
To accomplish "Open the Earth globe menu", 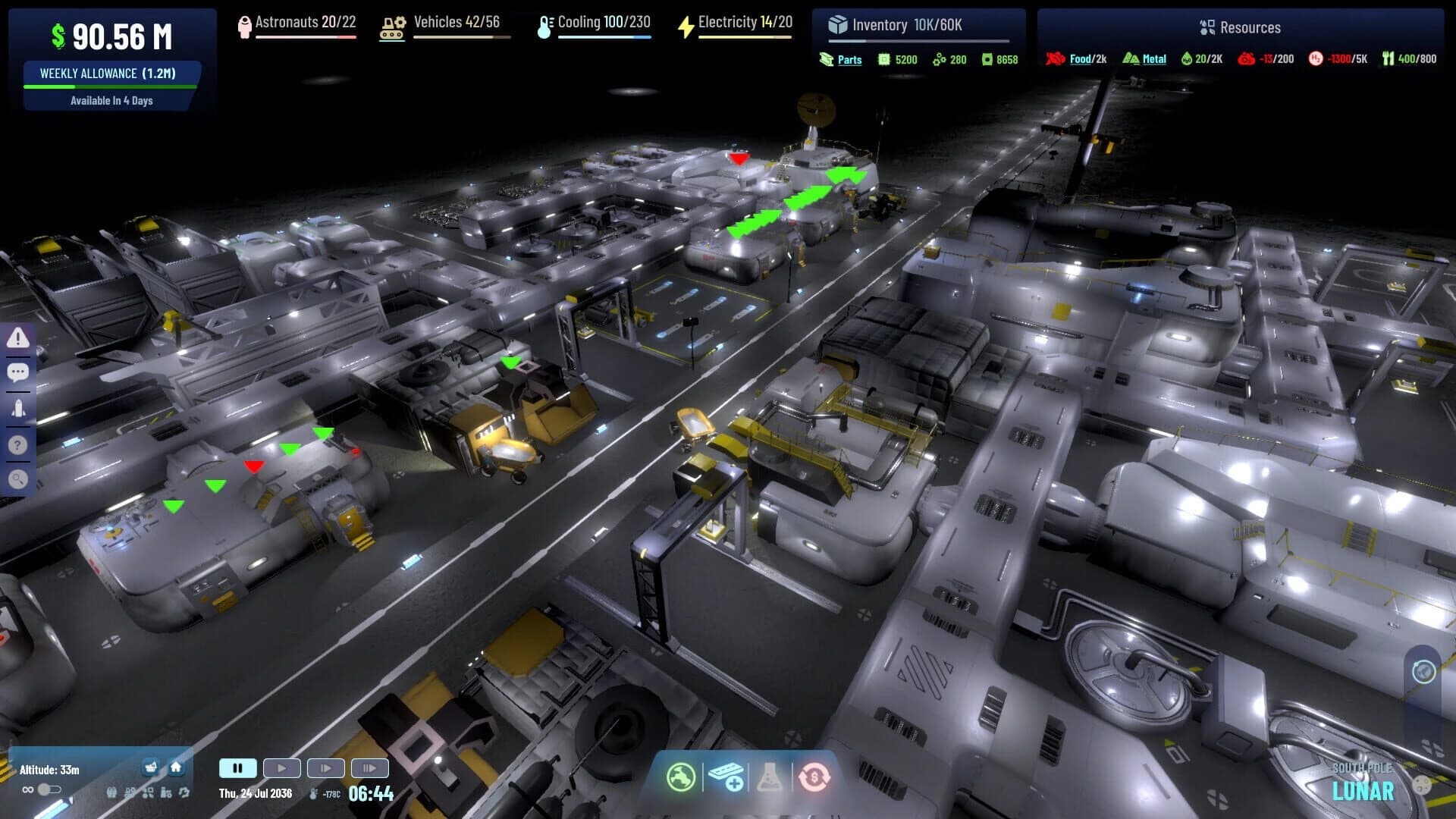I will 682,776.
